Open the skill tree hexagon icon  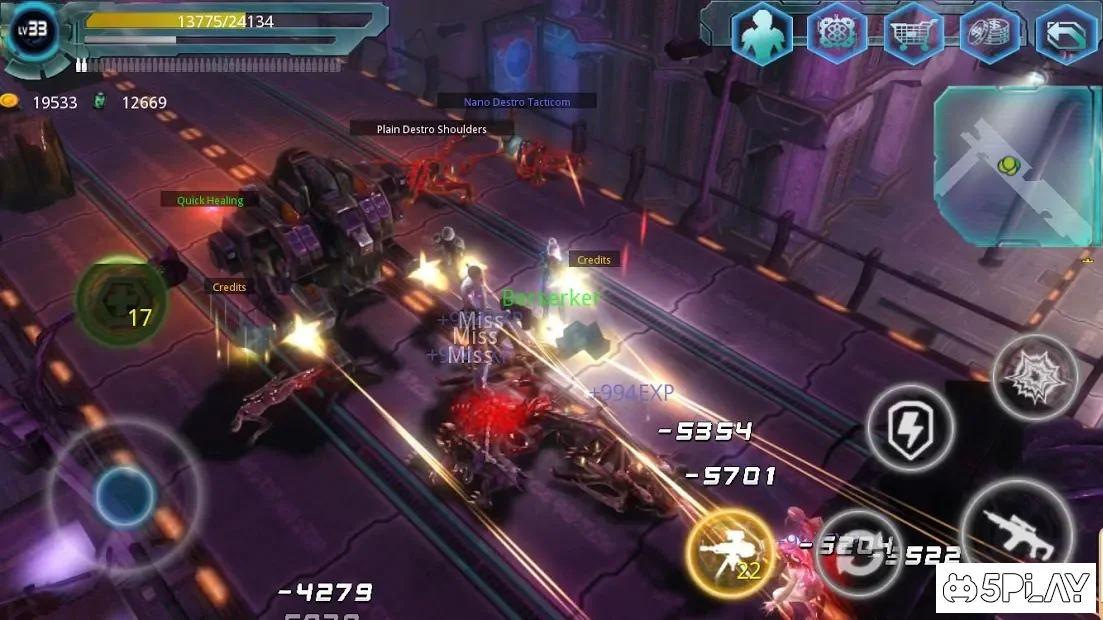click(836, 33)
